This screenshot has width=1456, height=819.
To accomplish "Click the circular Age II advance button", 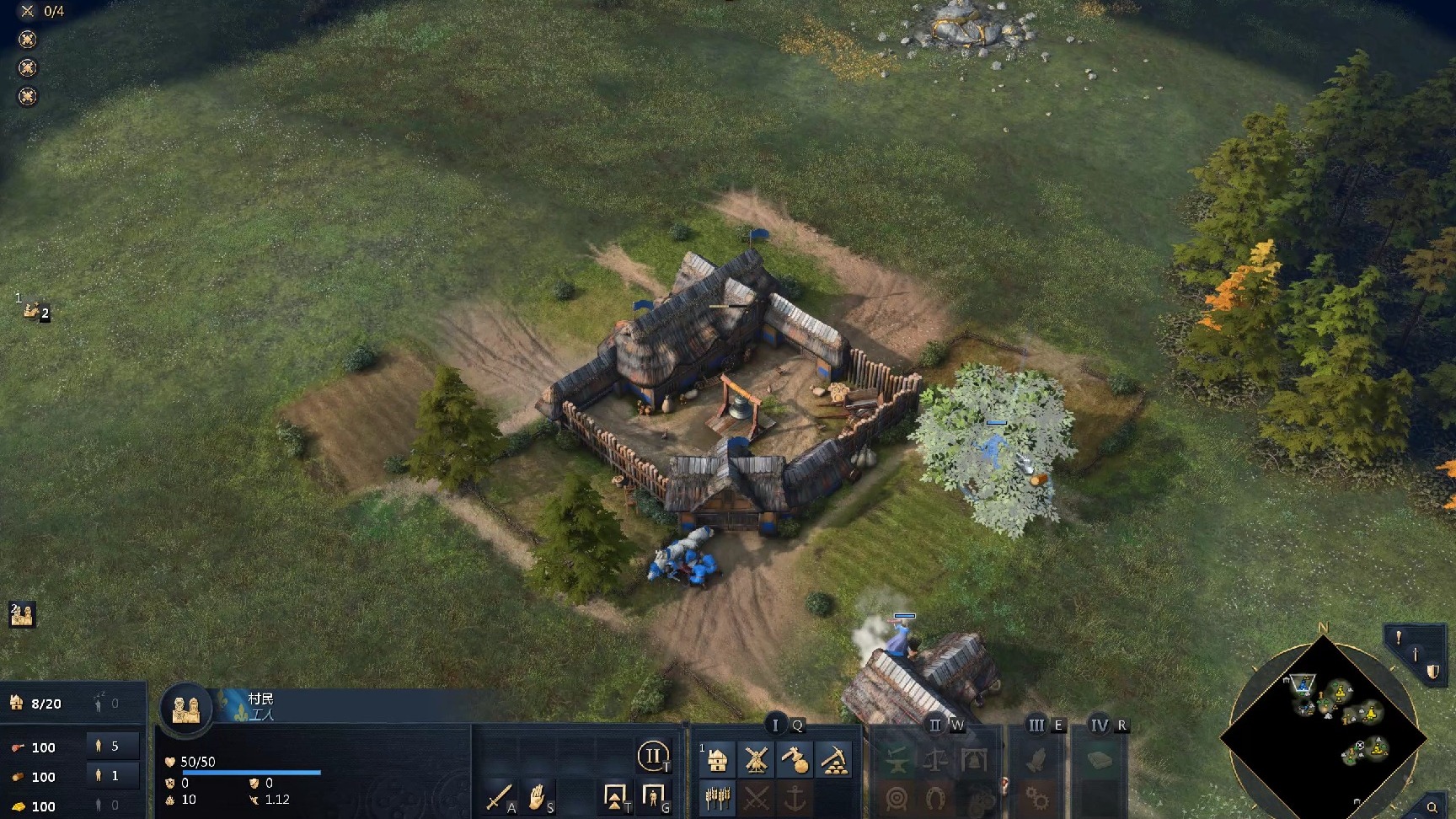I will click(653, 756).
